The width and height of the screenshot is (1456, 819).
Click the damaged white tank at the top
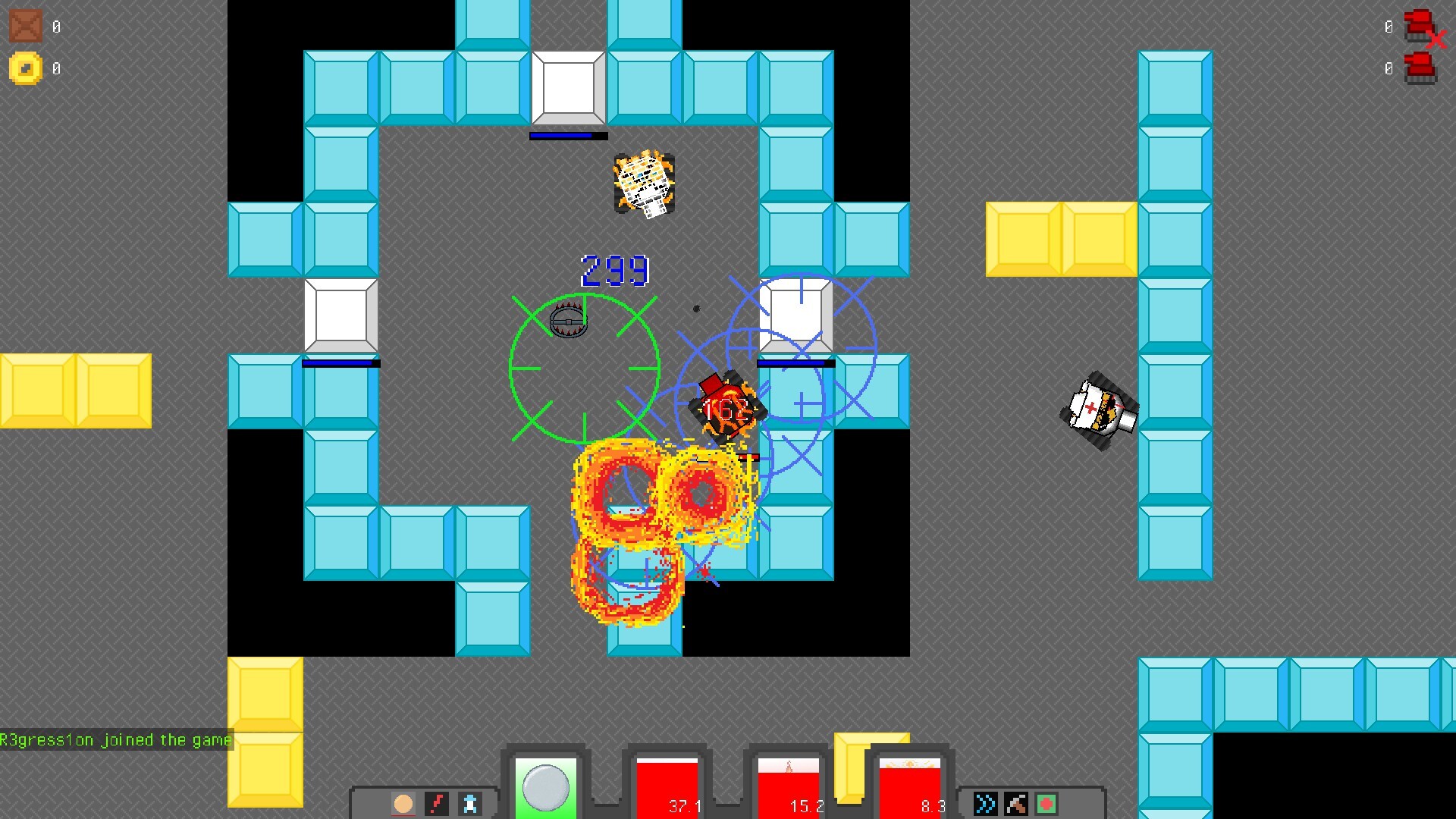click(645, 182)
